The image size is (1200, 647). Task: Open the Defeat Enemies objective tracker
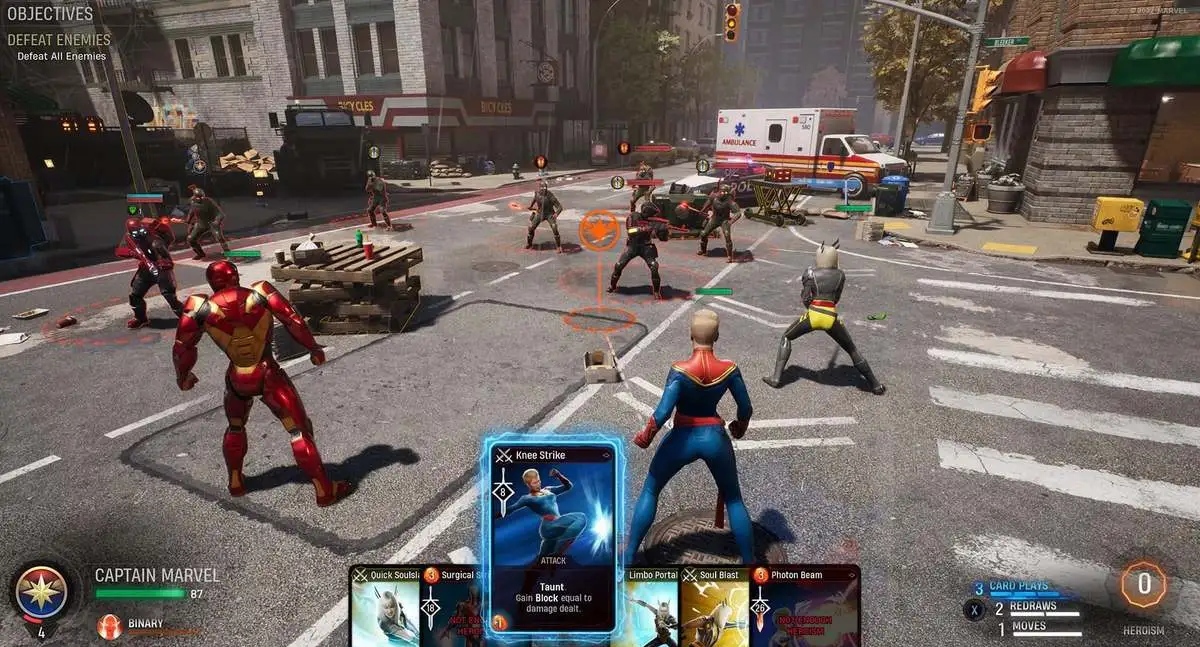tap(58, 40)
